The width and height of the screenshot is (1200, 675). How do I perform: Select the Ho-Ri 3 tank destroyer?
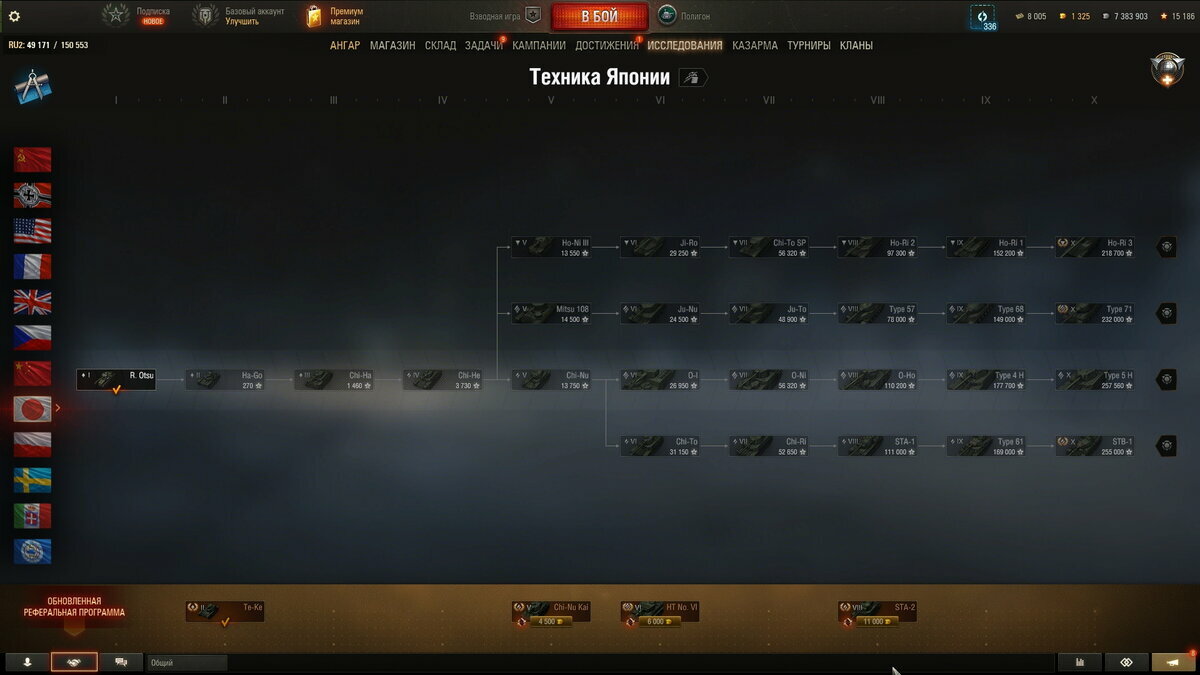tap(1095, 247)
